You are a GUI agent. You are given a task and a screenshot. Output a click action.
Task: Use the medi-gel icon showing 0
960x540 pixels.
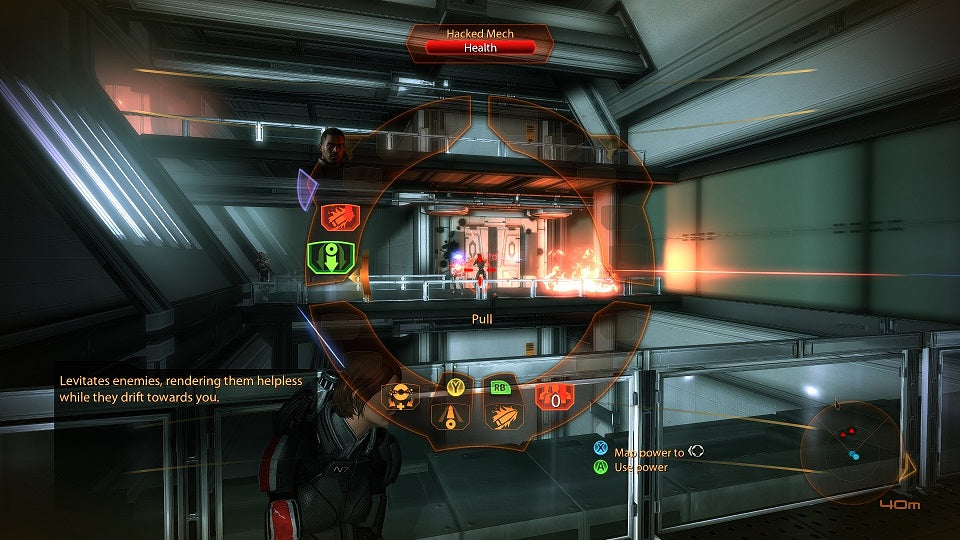pos(553,398)
